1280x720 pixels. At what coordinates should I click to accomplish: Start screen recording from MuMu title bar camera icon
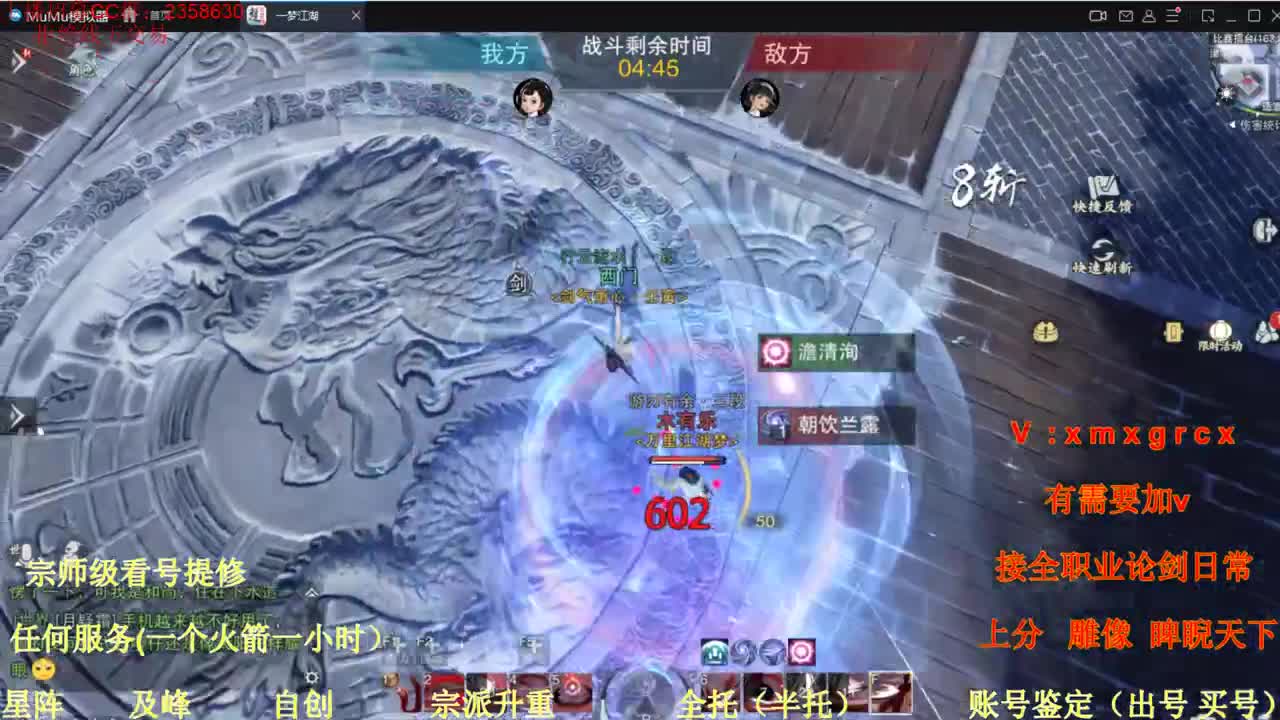(1099, 14)
